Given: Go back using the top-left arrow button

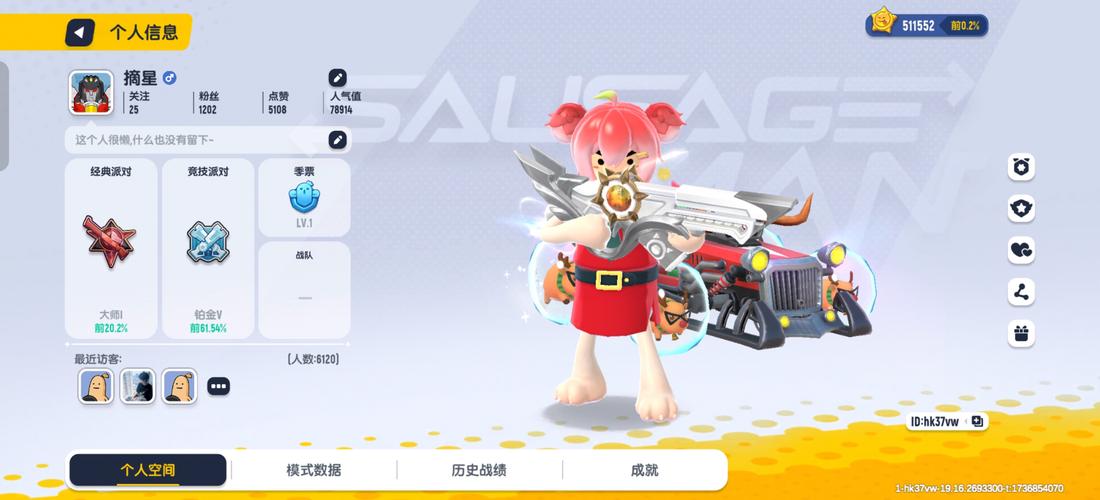Looking at the screenshot, I should 80,32.
